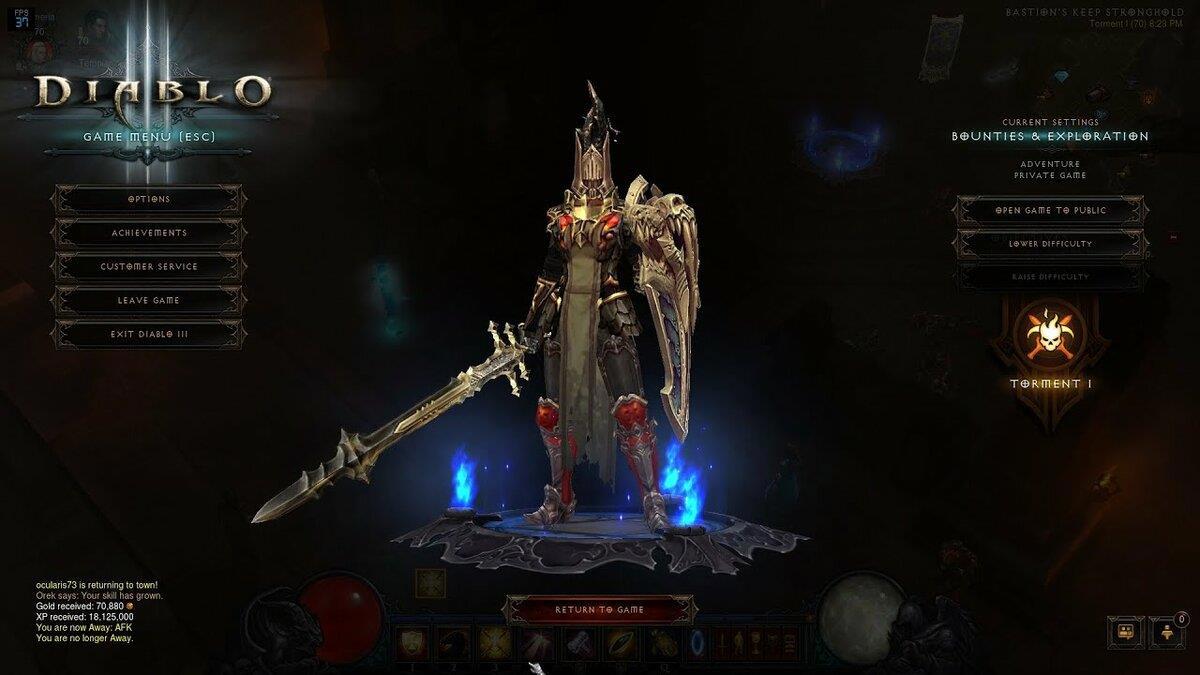Open Customer Service

point(149,267)
